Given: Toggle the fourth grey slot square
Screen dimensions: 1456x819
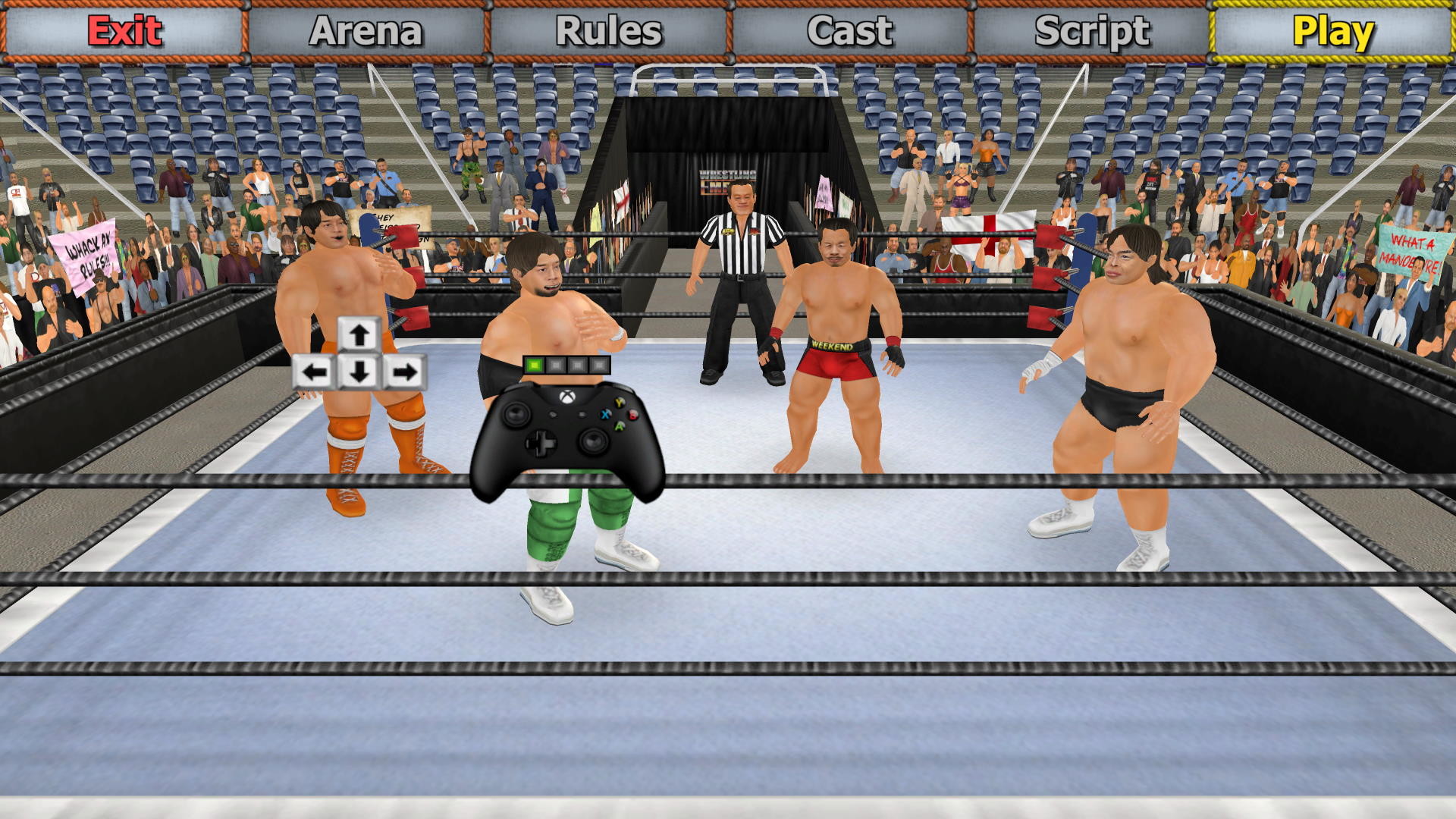Looking at the screenshot, I should (x=599, y=365).
